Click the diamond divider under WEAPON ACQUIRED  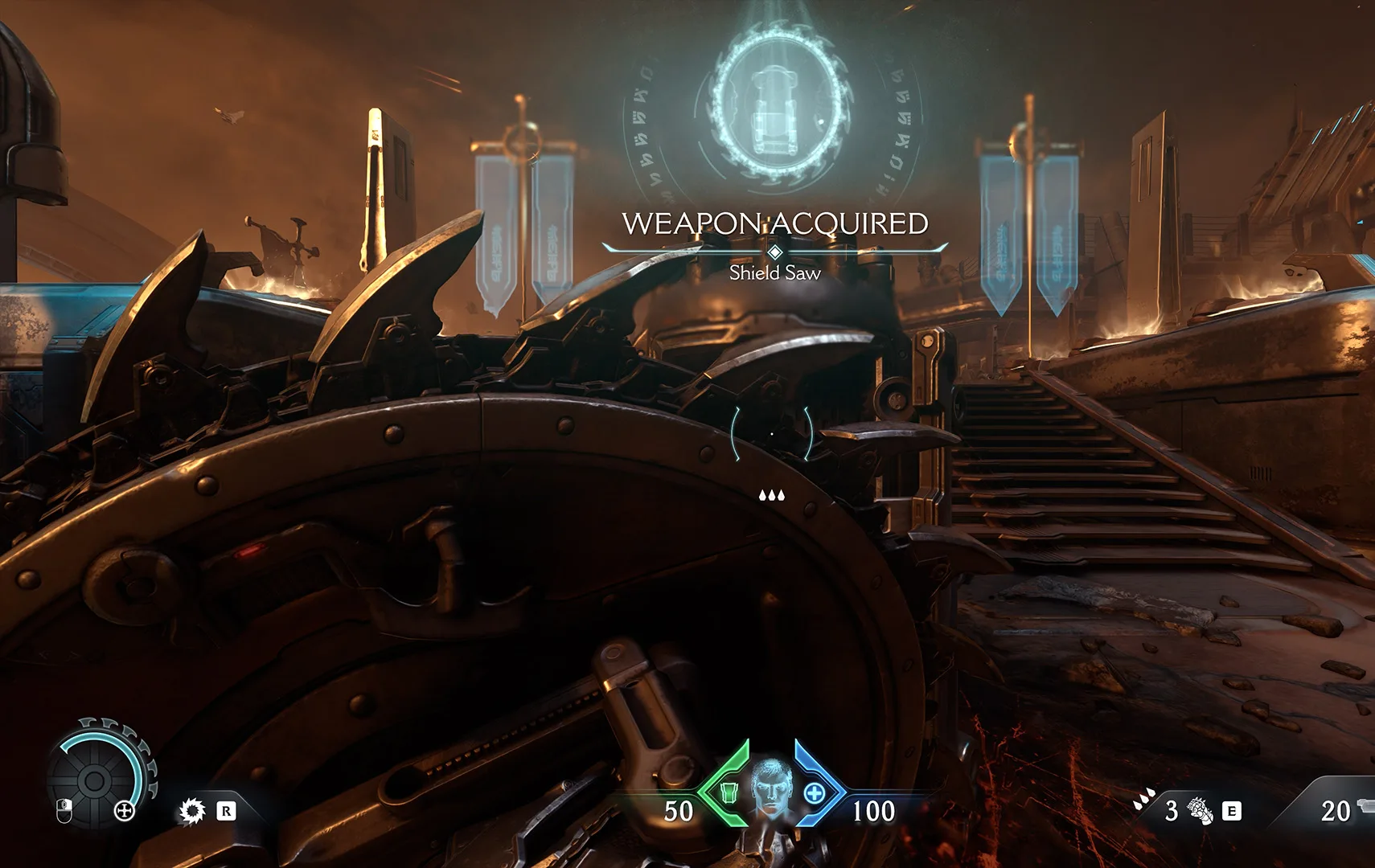click(774, 251)
